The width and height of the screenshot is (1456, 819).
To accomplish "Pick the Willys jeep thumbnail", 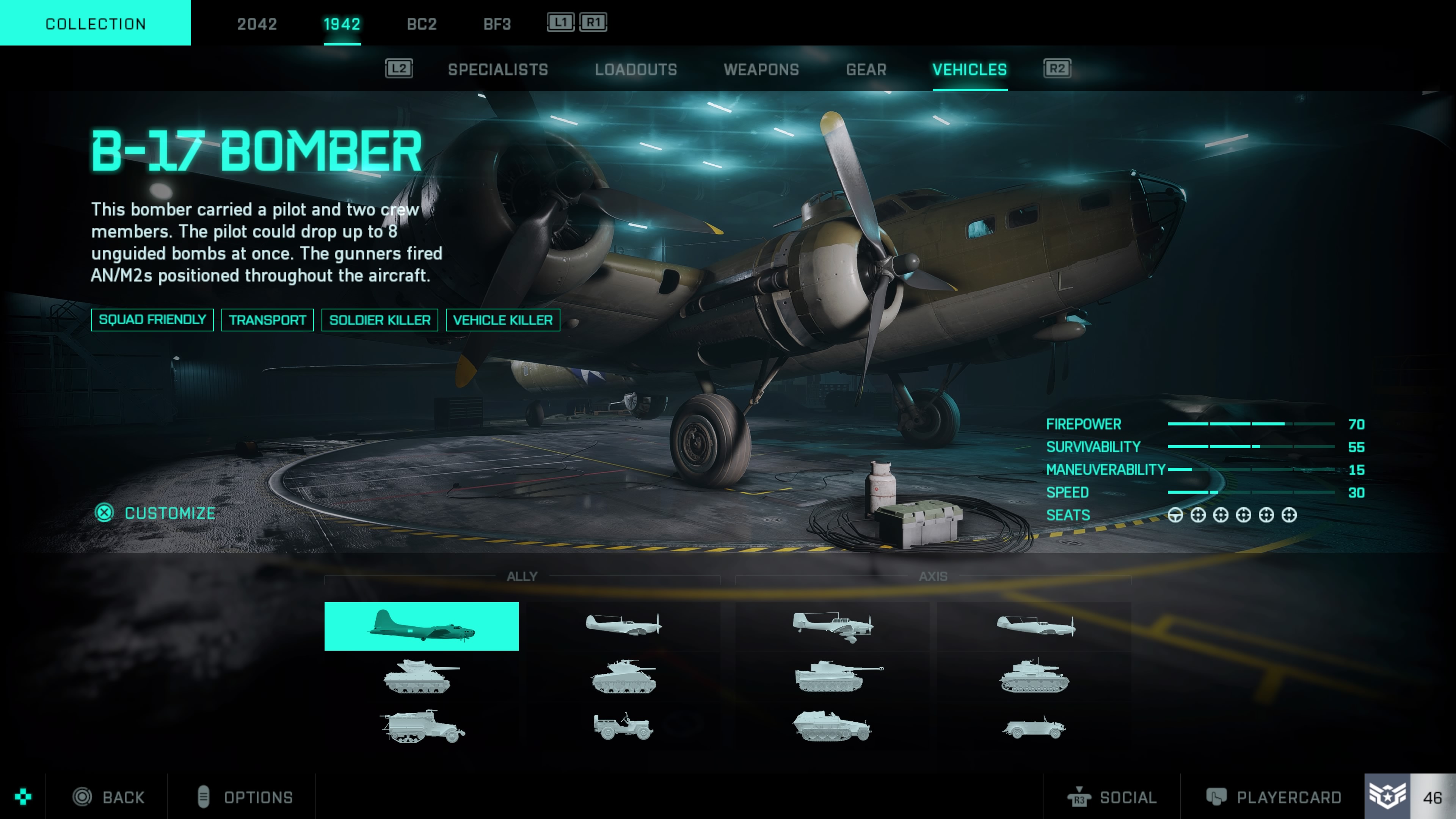I will point(623,726).
